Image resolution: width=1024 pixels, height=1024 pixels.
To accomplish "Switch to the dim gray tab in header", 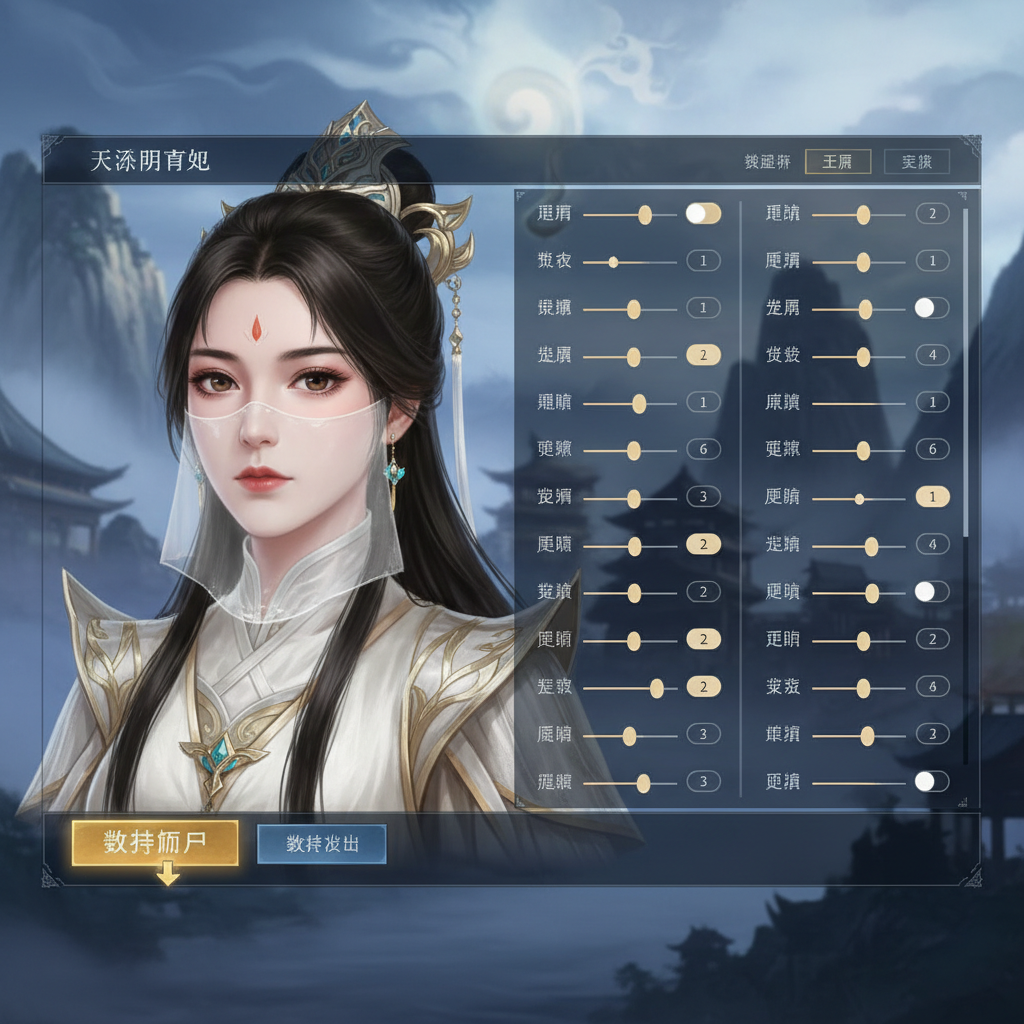I will point(916,162).
